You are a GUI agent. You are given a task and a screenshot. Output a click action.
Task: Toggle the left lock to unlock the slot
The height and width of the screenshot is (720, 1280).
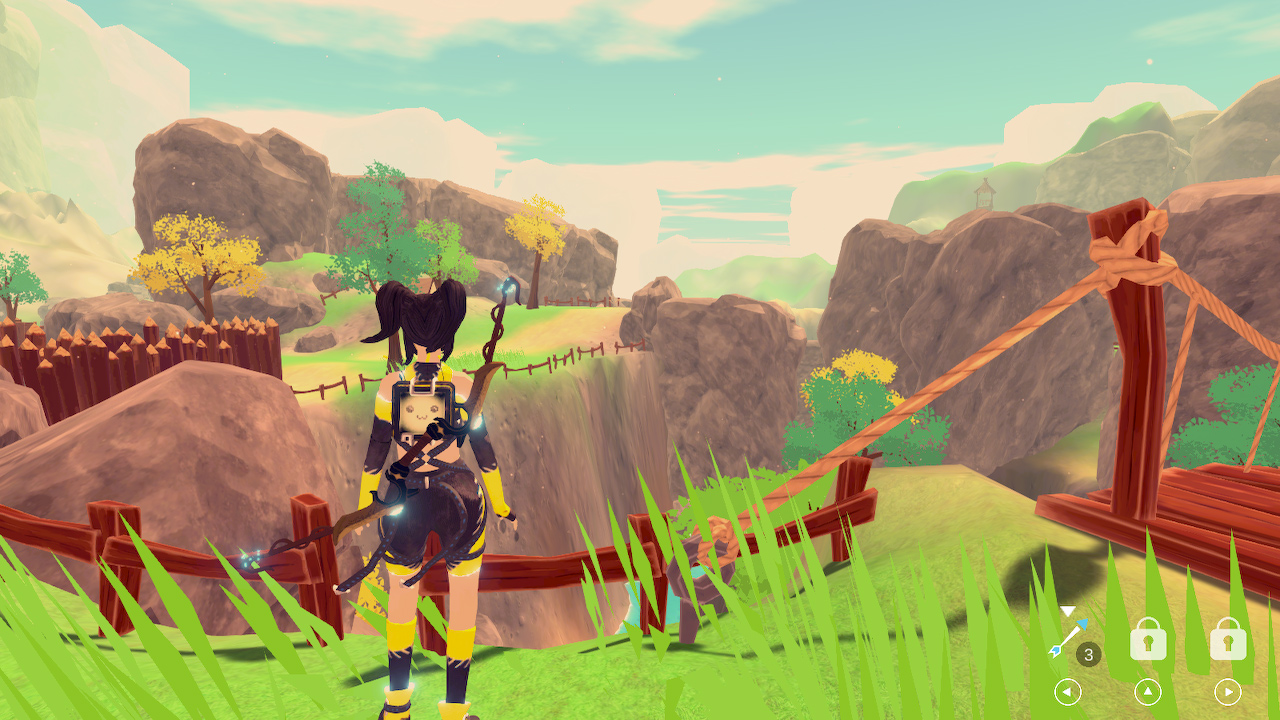pyautogui.click(x=1148, y=637)
